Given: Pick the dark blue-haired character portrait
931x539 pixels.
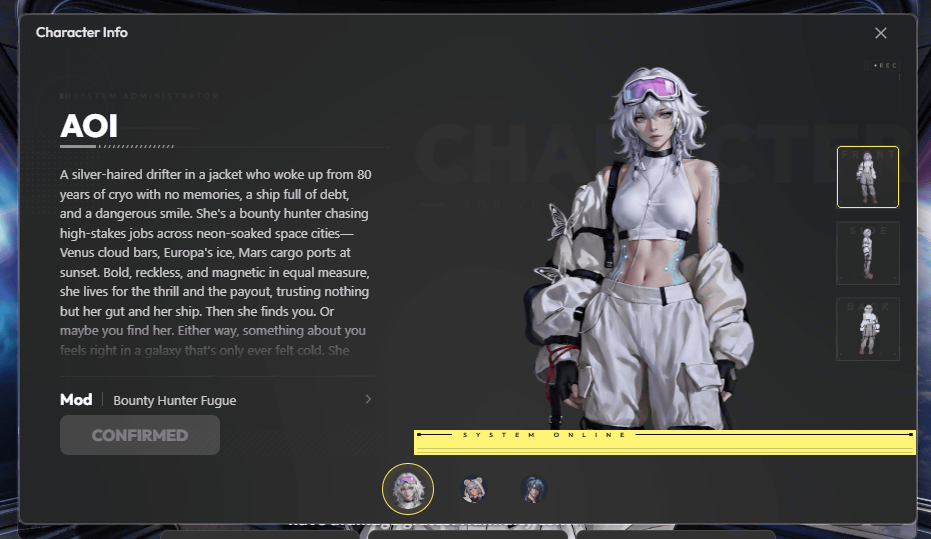Looking at the screenshot, I should coord(534,489).
